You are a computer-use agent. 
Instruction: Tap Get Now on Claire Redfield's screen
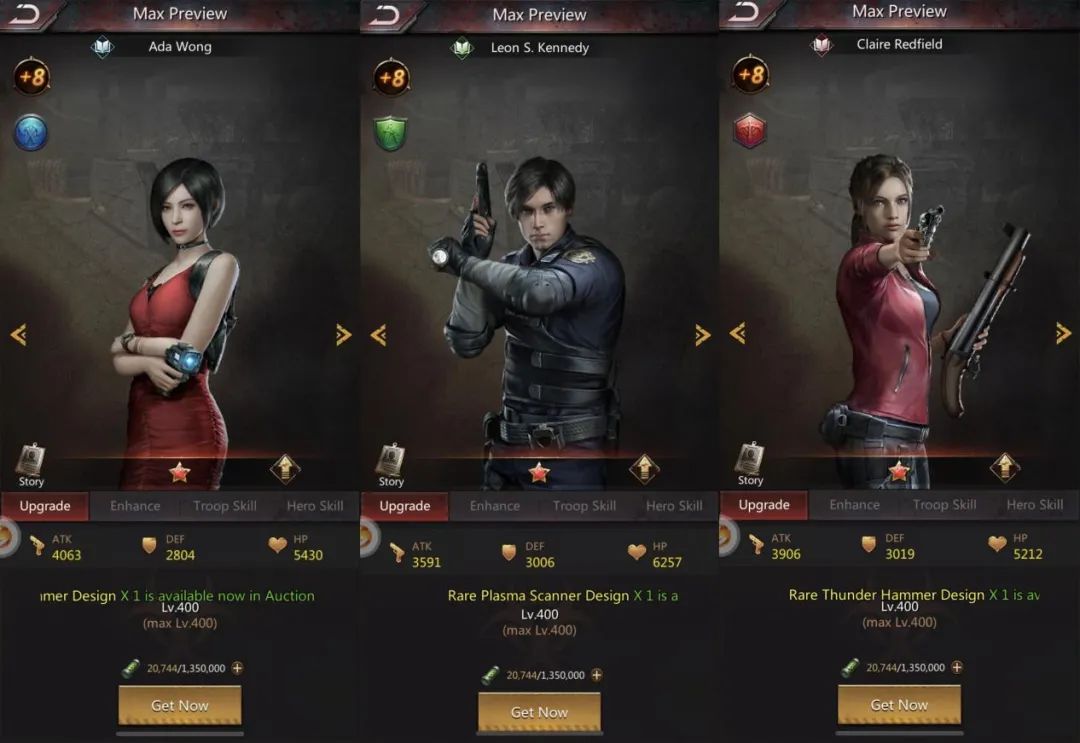pyautogui.click(x=899, y=705)
